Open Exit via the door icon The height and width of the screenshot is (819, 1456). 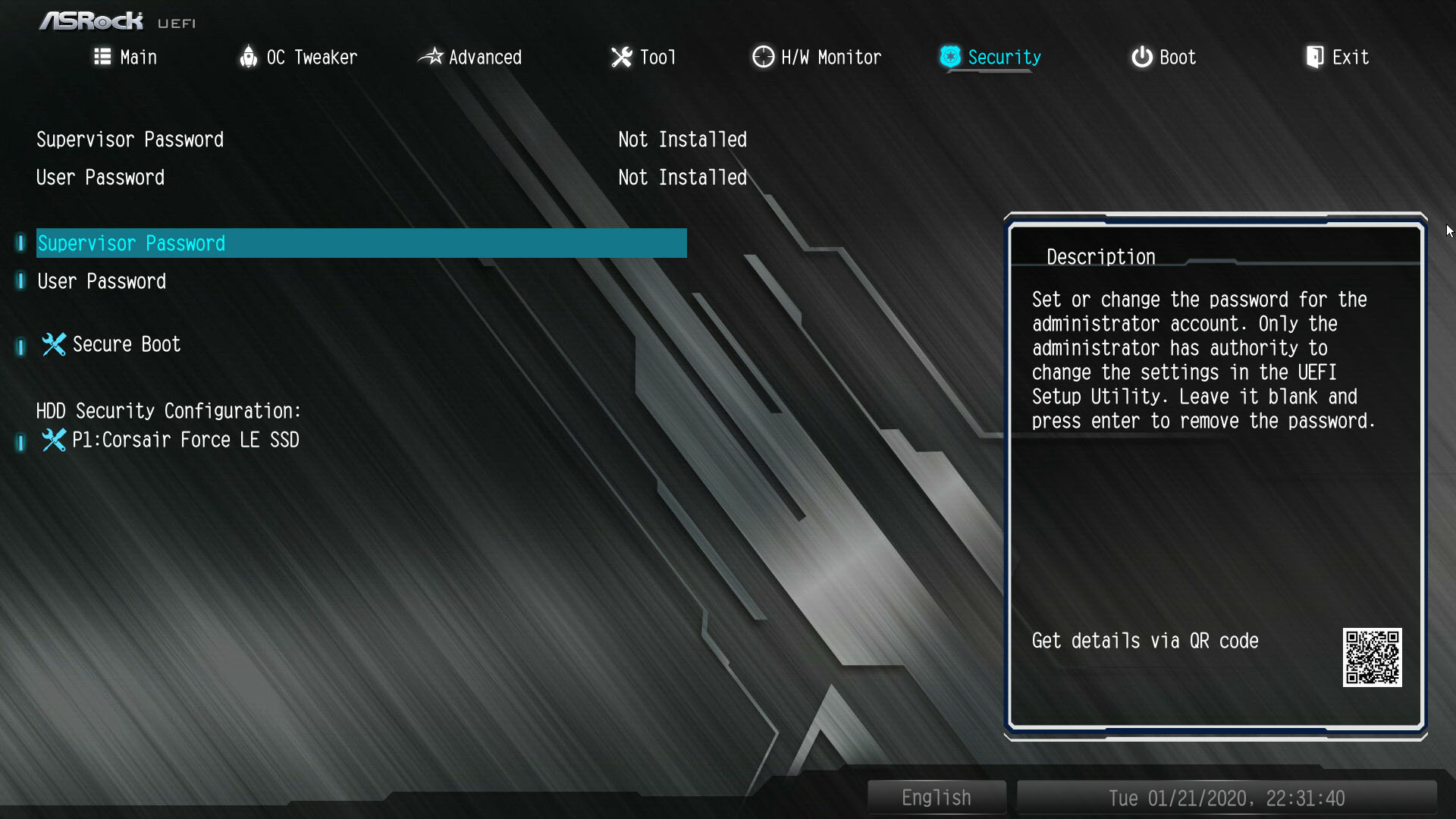1314,56
